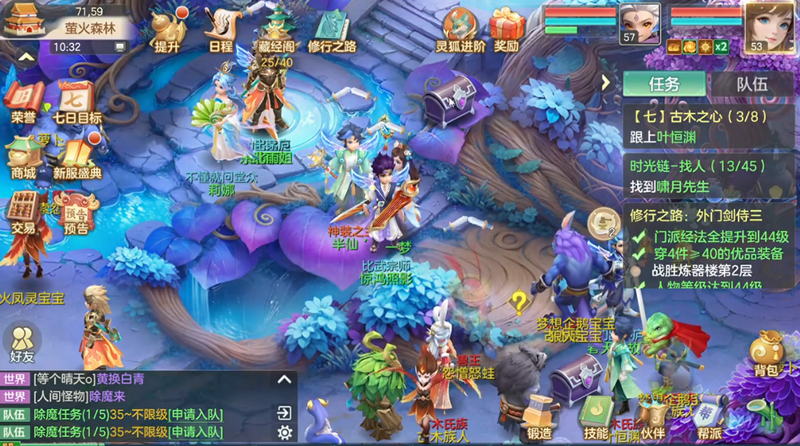
Task: Open the 背包 backpack bag
Action: 767,355
